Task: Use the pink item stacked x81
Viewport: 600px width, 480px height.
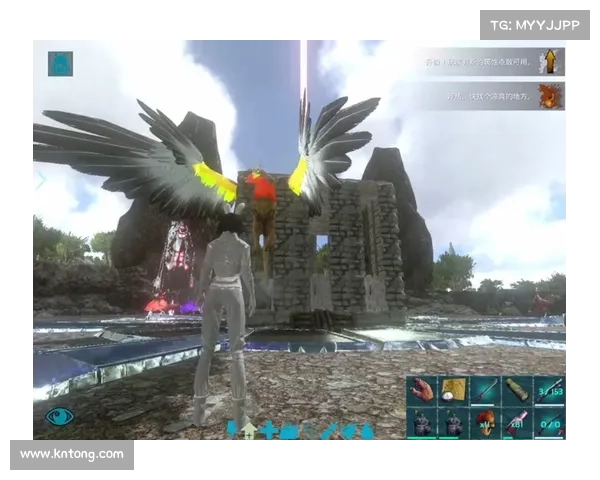Action: 518,423
